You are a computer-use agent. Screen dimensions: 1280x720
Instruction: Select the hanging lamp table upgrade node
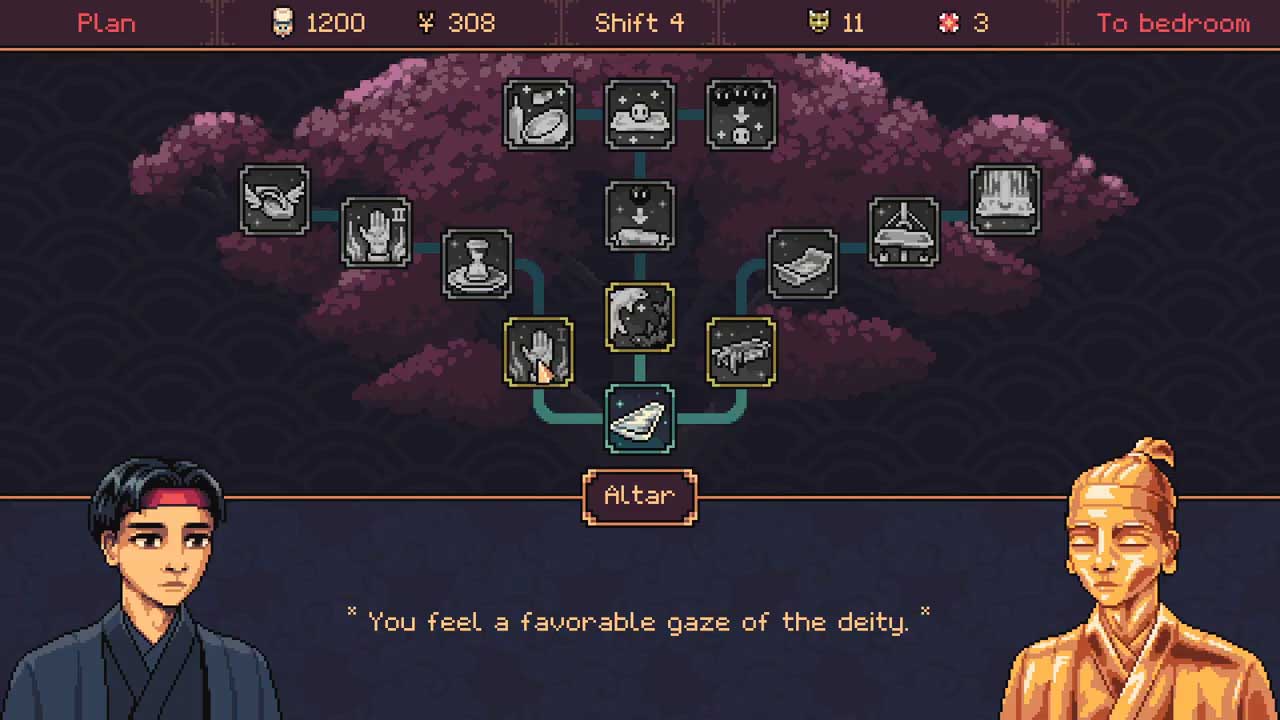click(904, 232)
